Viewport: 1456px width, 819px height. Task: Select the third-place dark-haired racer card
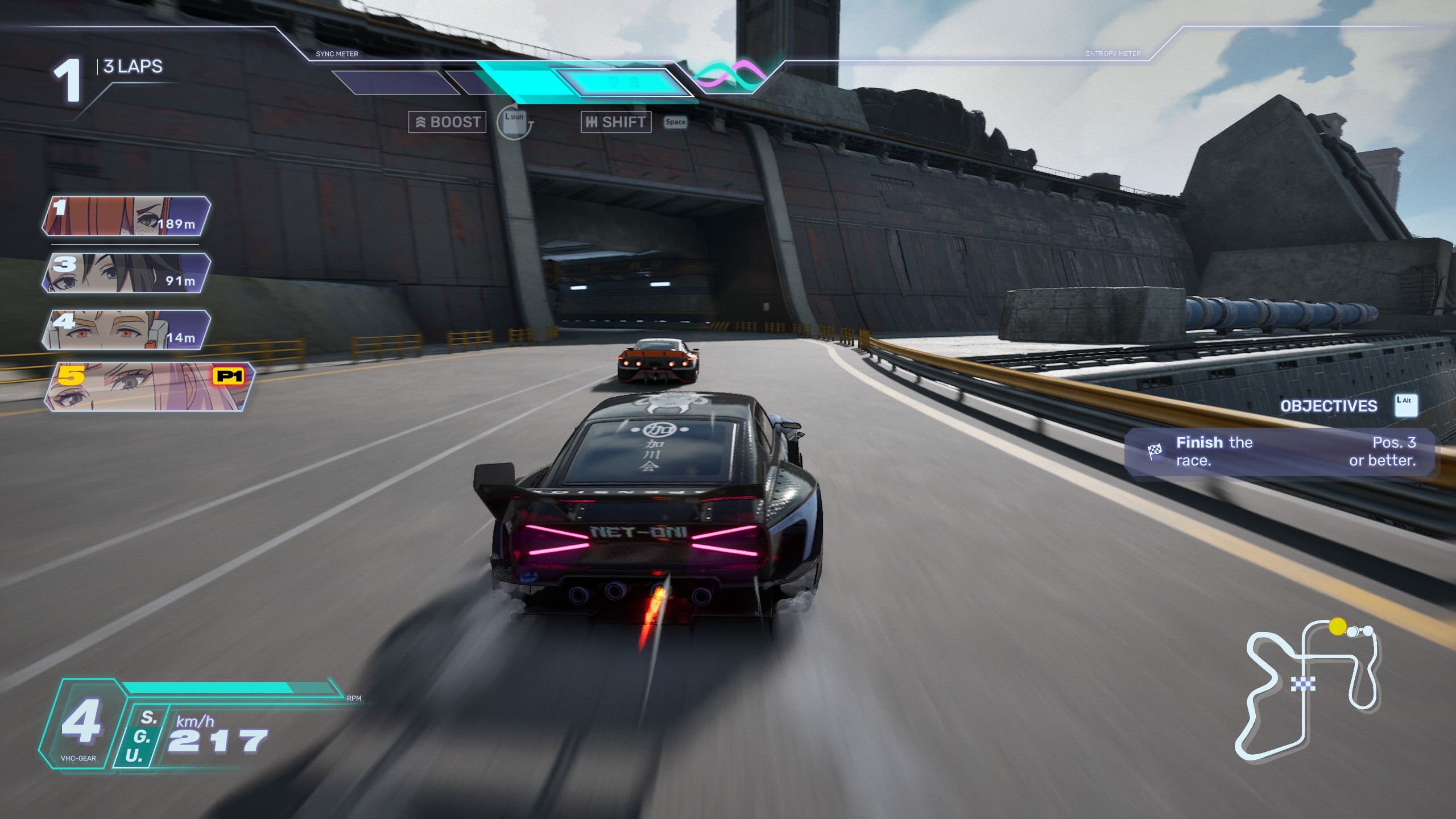[126, 273]
